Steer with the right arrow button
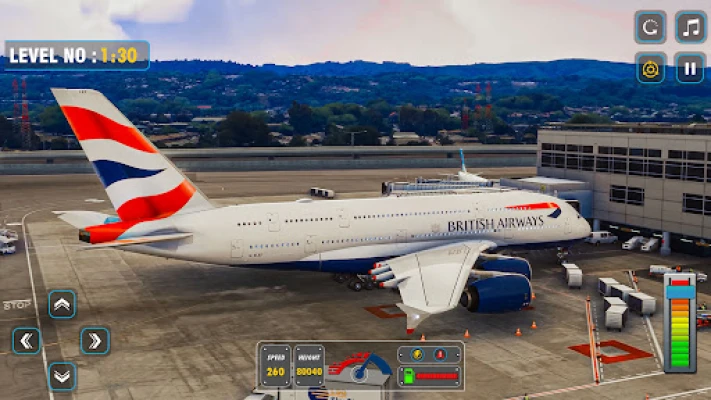 click(x=95, y=341)
